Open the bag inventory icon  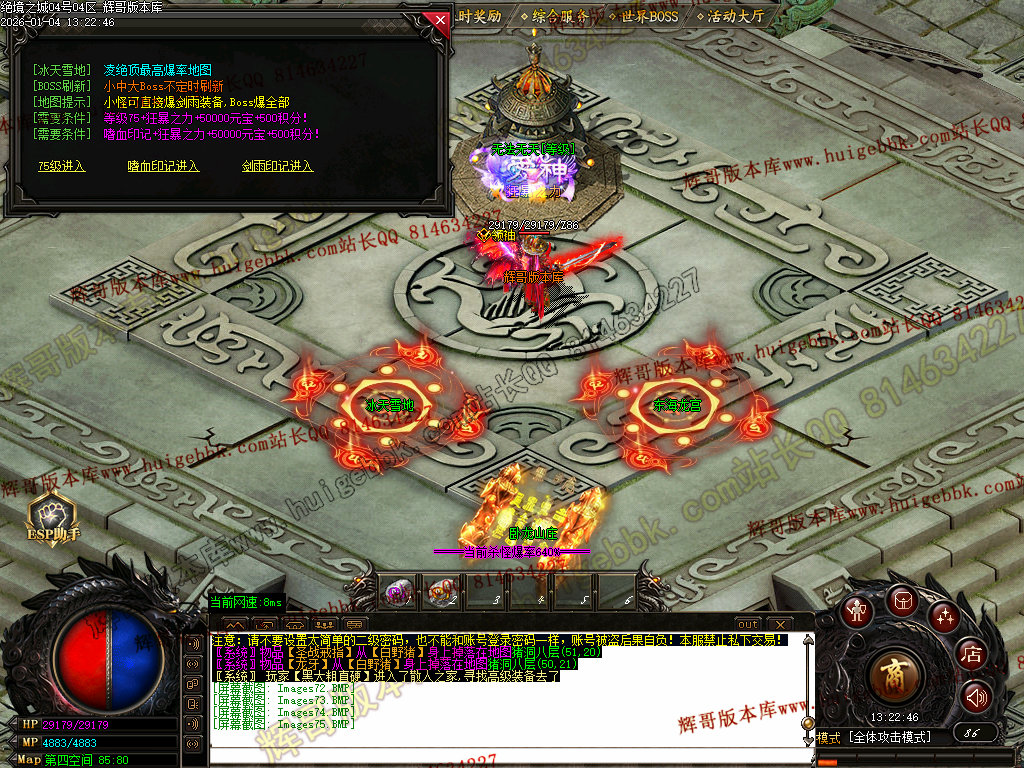tap(900, 602)
